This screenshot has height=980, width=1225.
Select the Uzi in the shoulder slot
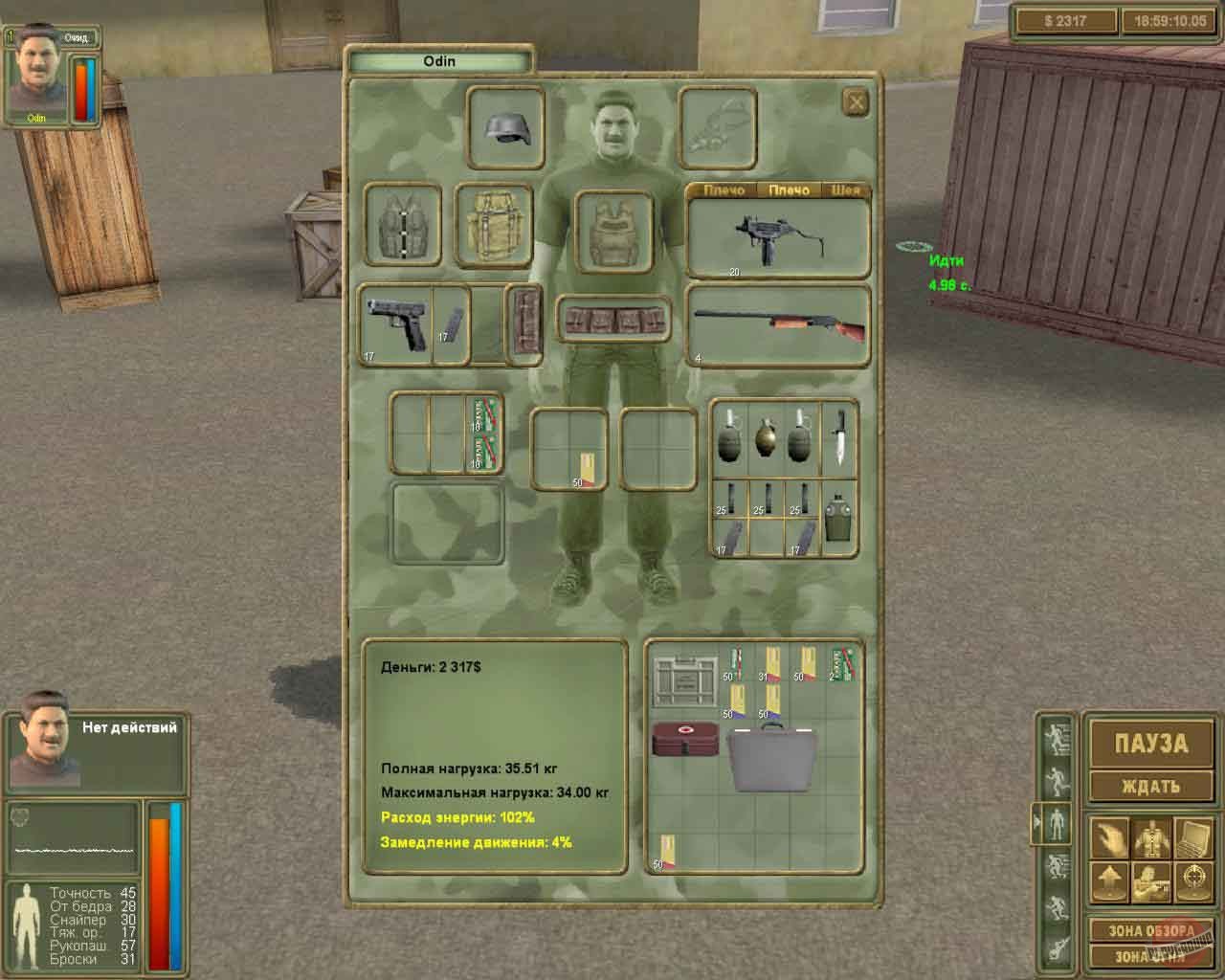780,234
